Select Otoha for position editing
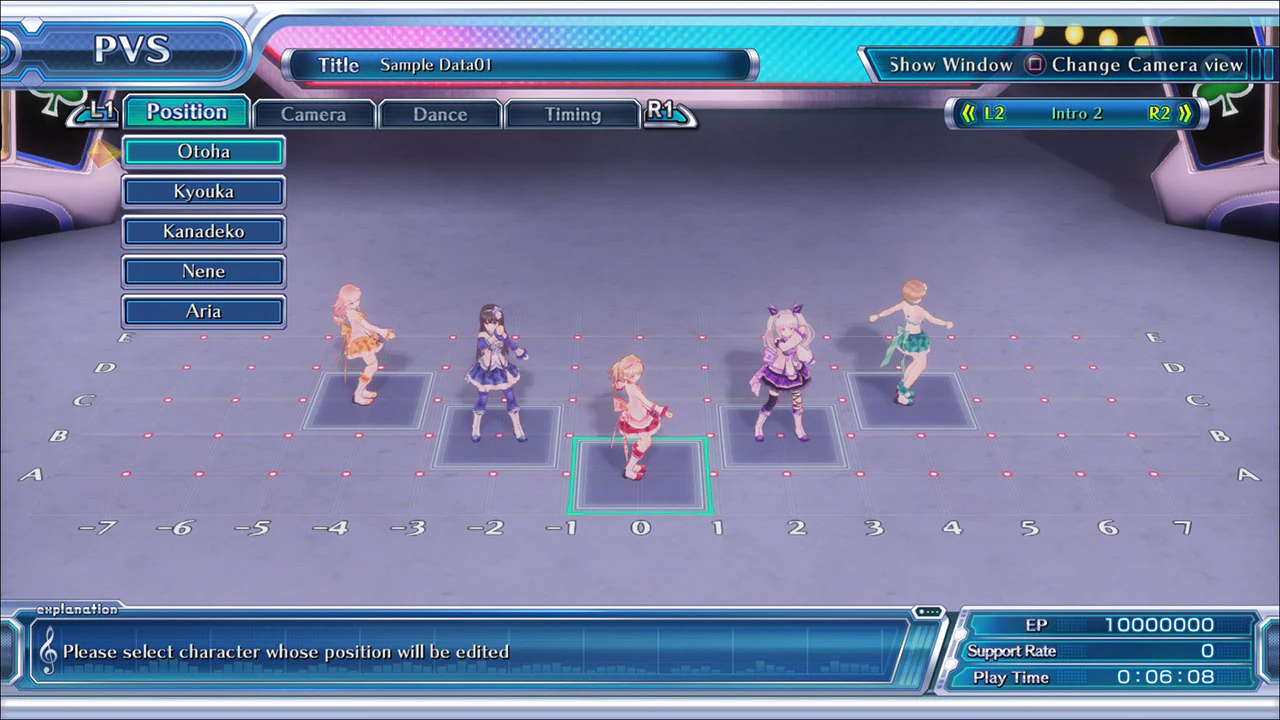 (x=203, y=151)
